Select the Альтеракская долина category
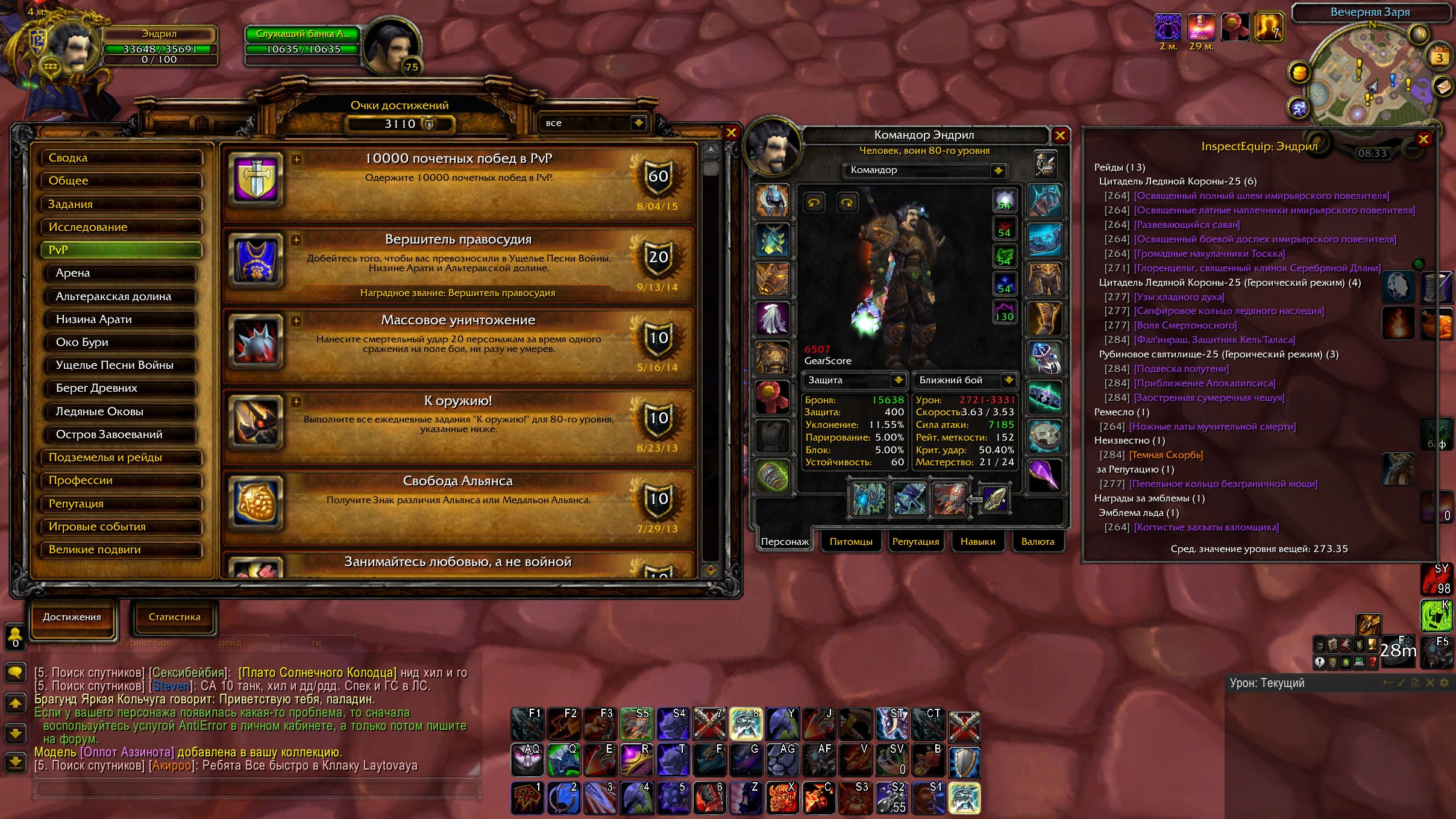This screenshot has height=819, width=1456. pyautogui.click(x=121, y=297)
